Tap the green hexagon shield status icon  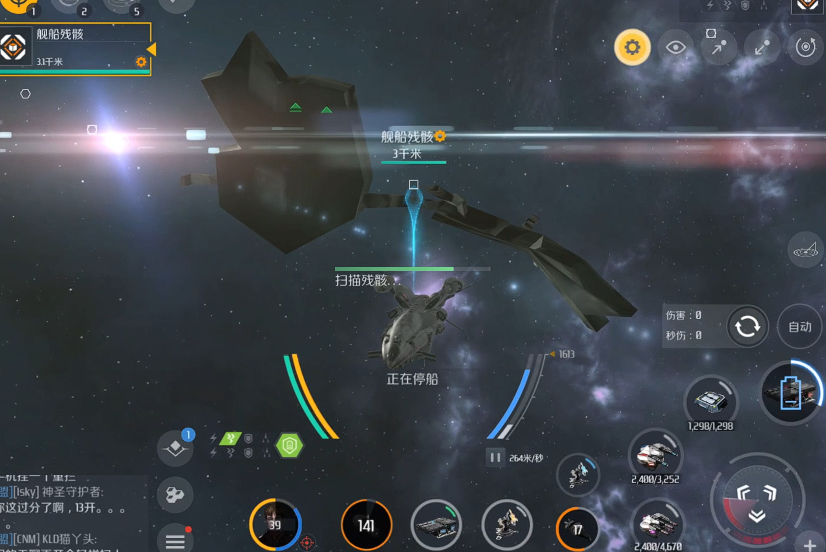click(289, 446)
